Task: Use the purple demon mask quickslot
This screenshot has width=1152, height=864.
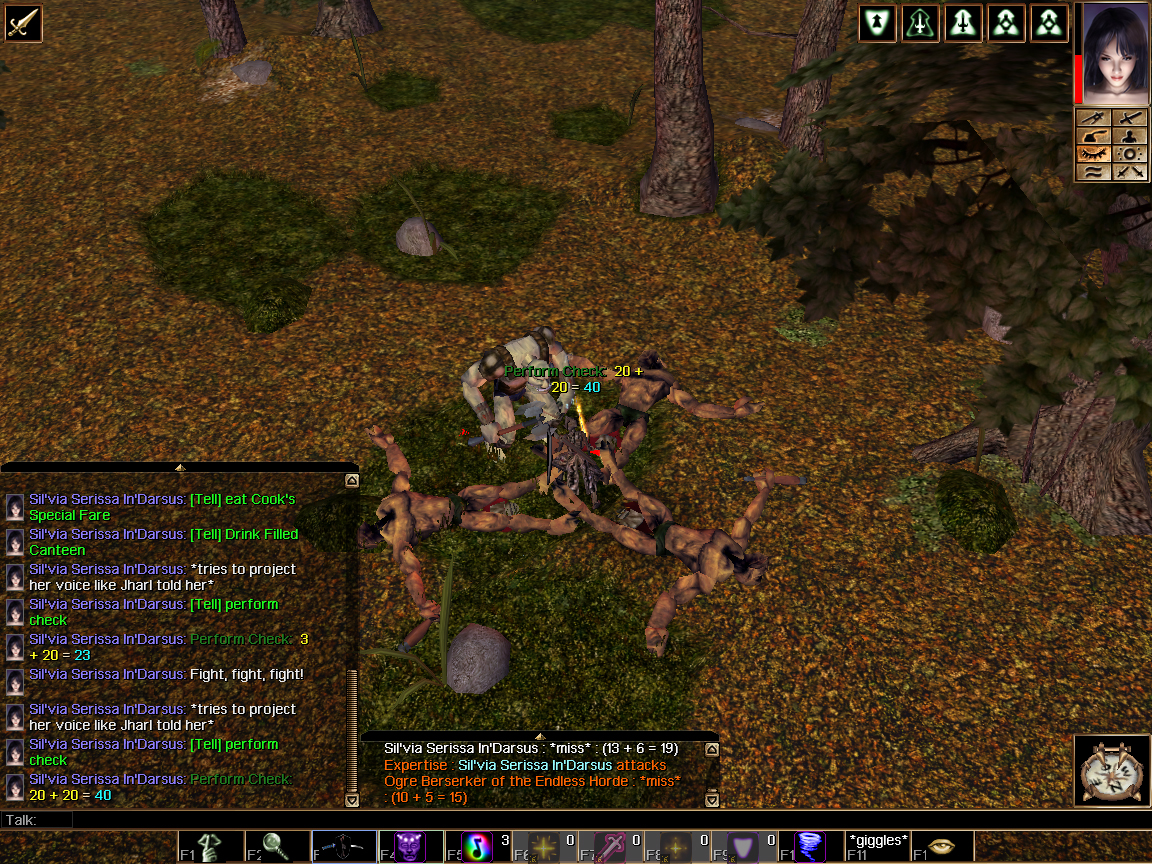Action: coord(409,847)
